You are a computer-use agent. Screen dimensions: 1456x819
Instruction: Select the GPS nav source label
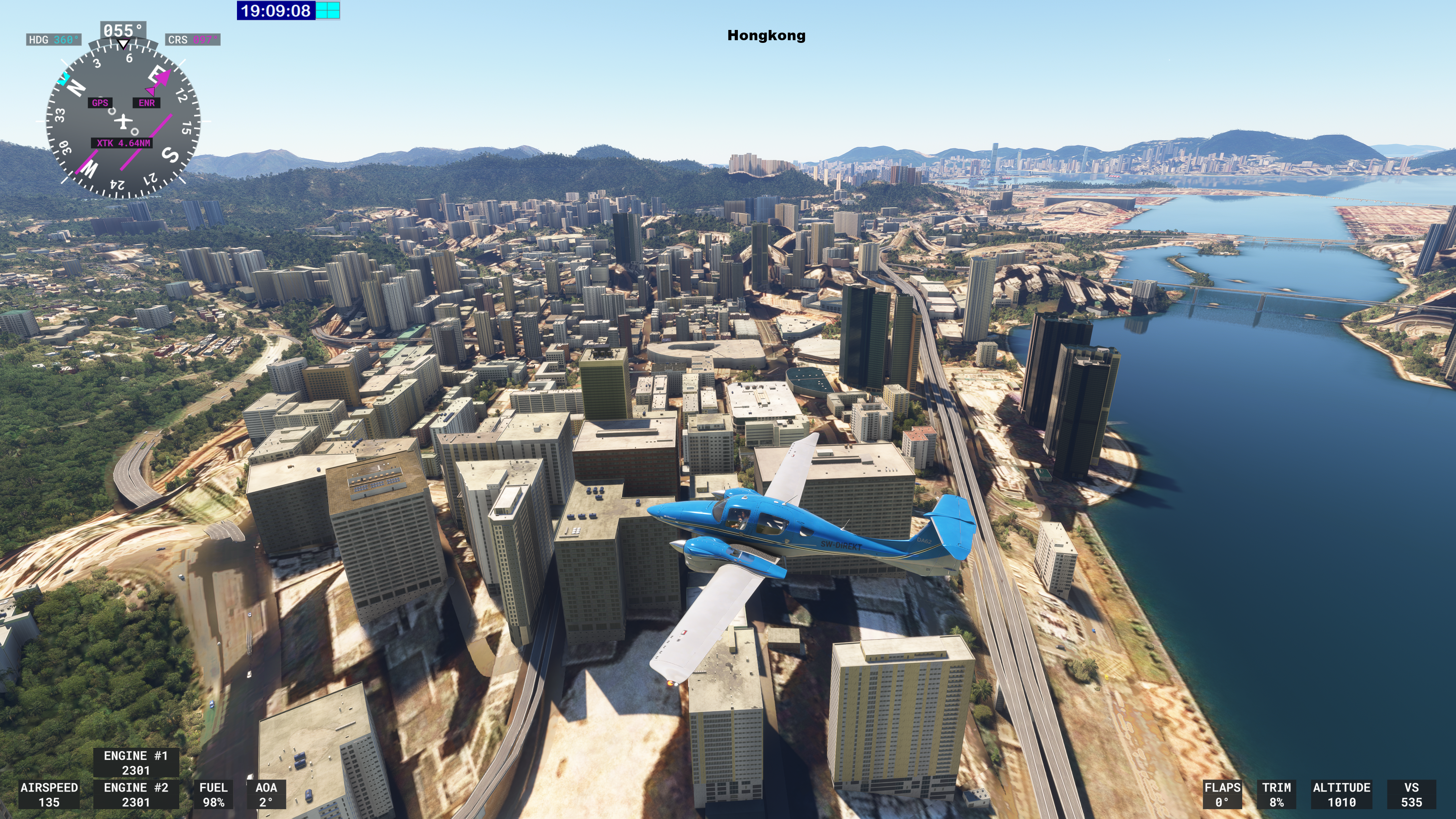(100, 103)
